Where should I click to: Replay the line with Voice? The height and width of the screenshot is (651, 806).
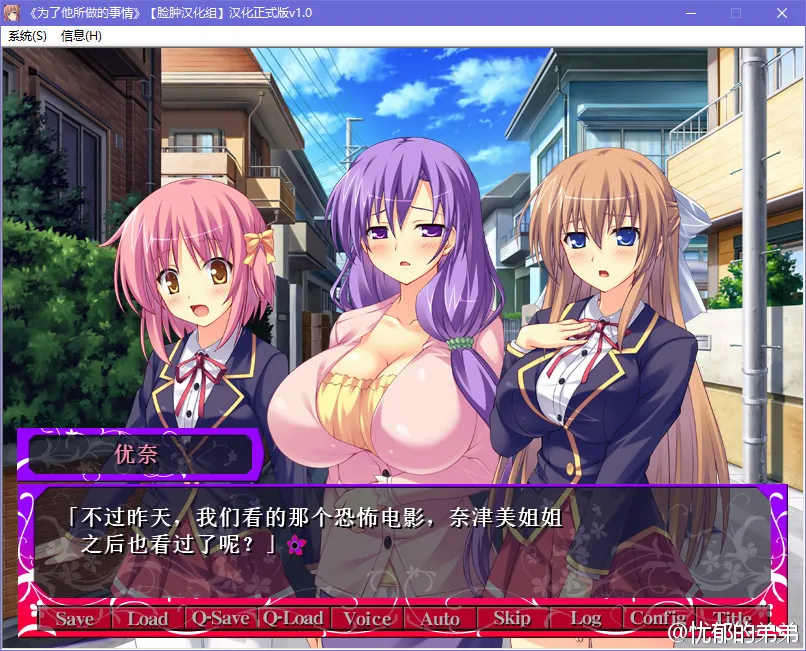(366, 619)
